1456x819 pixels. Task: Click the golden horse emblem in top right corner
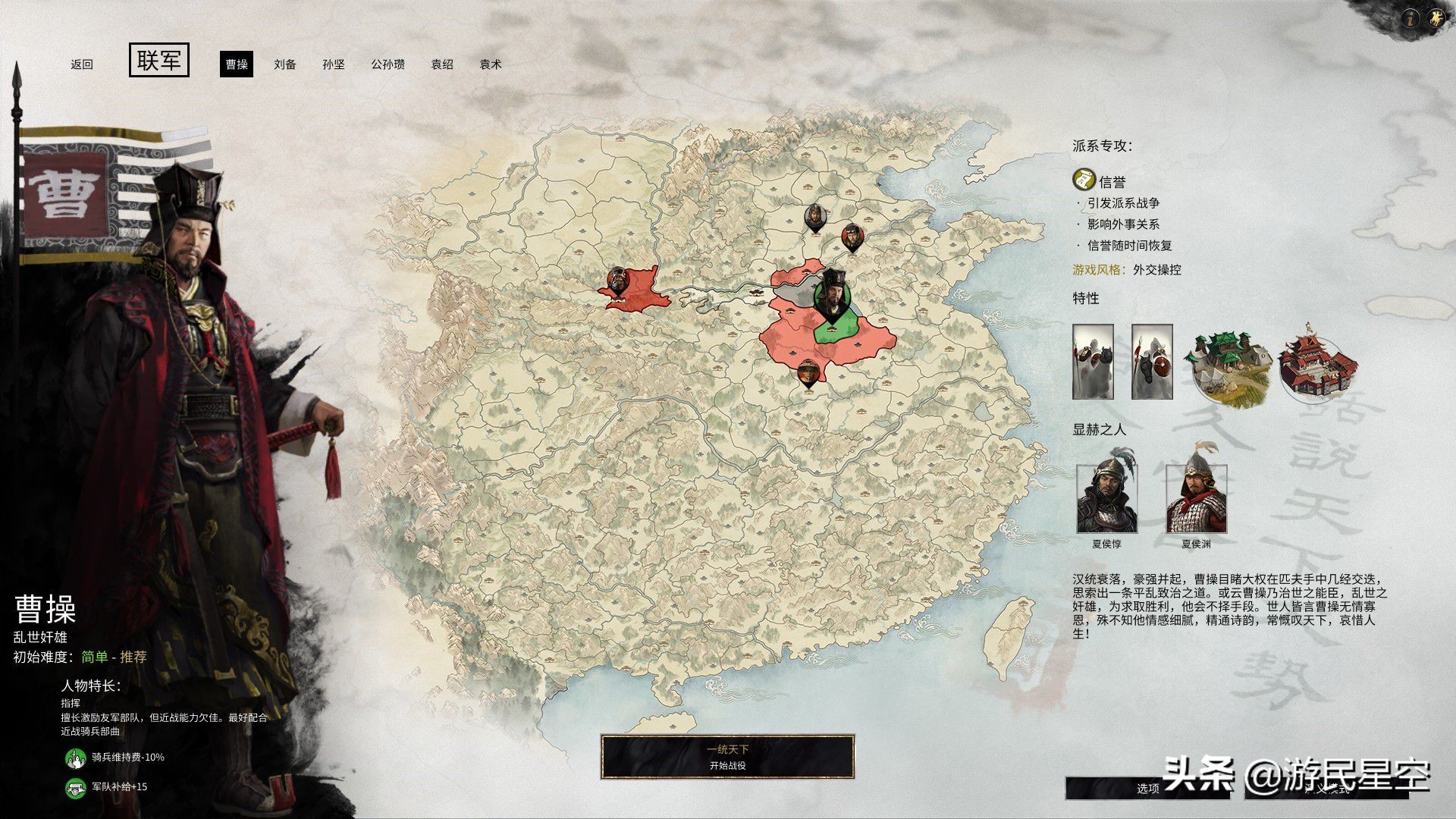click(x=1437, y=17)
